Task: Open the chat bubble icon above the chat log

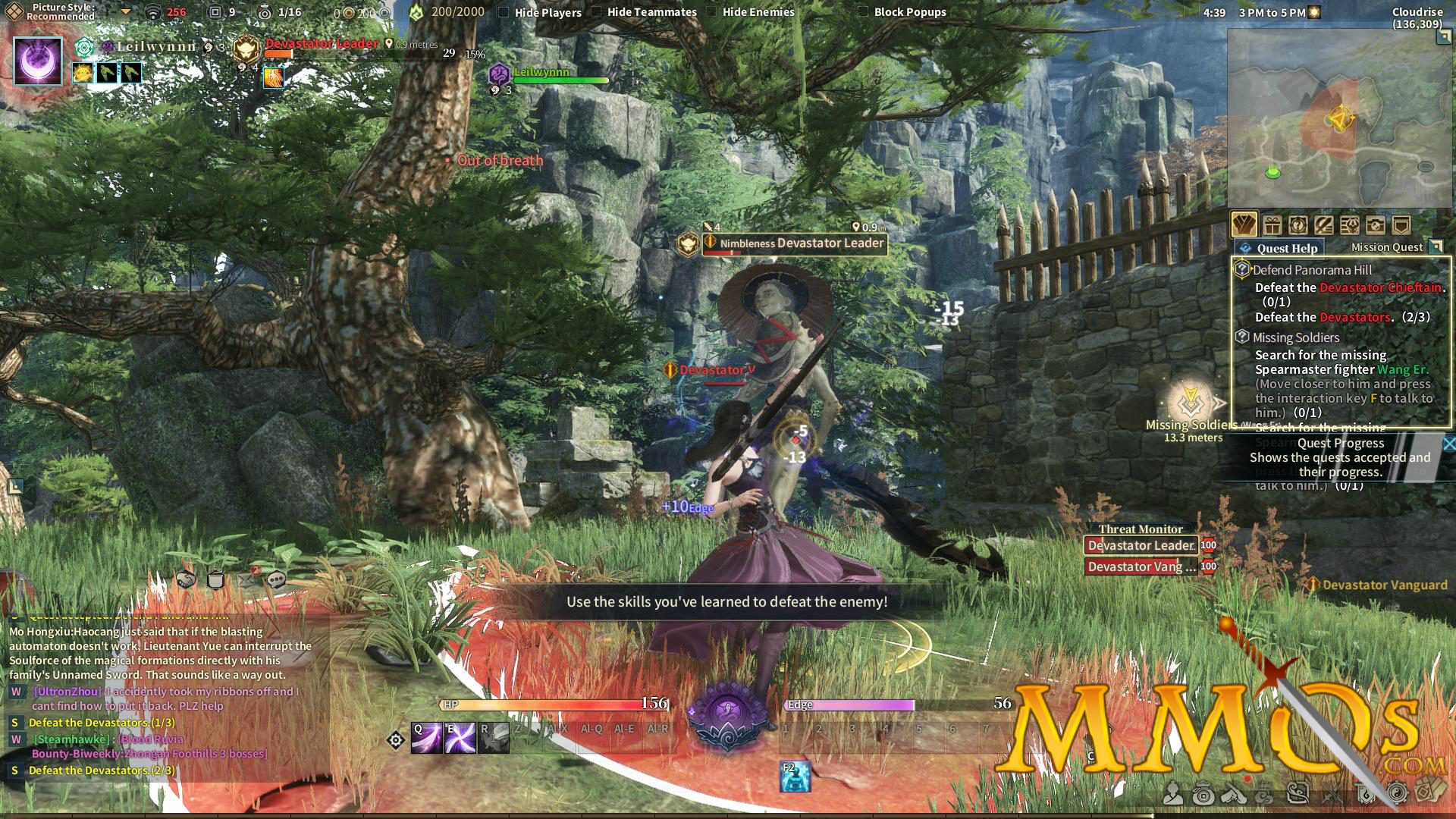Action: (x=276, y=580)
